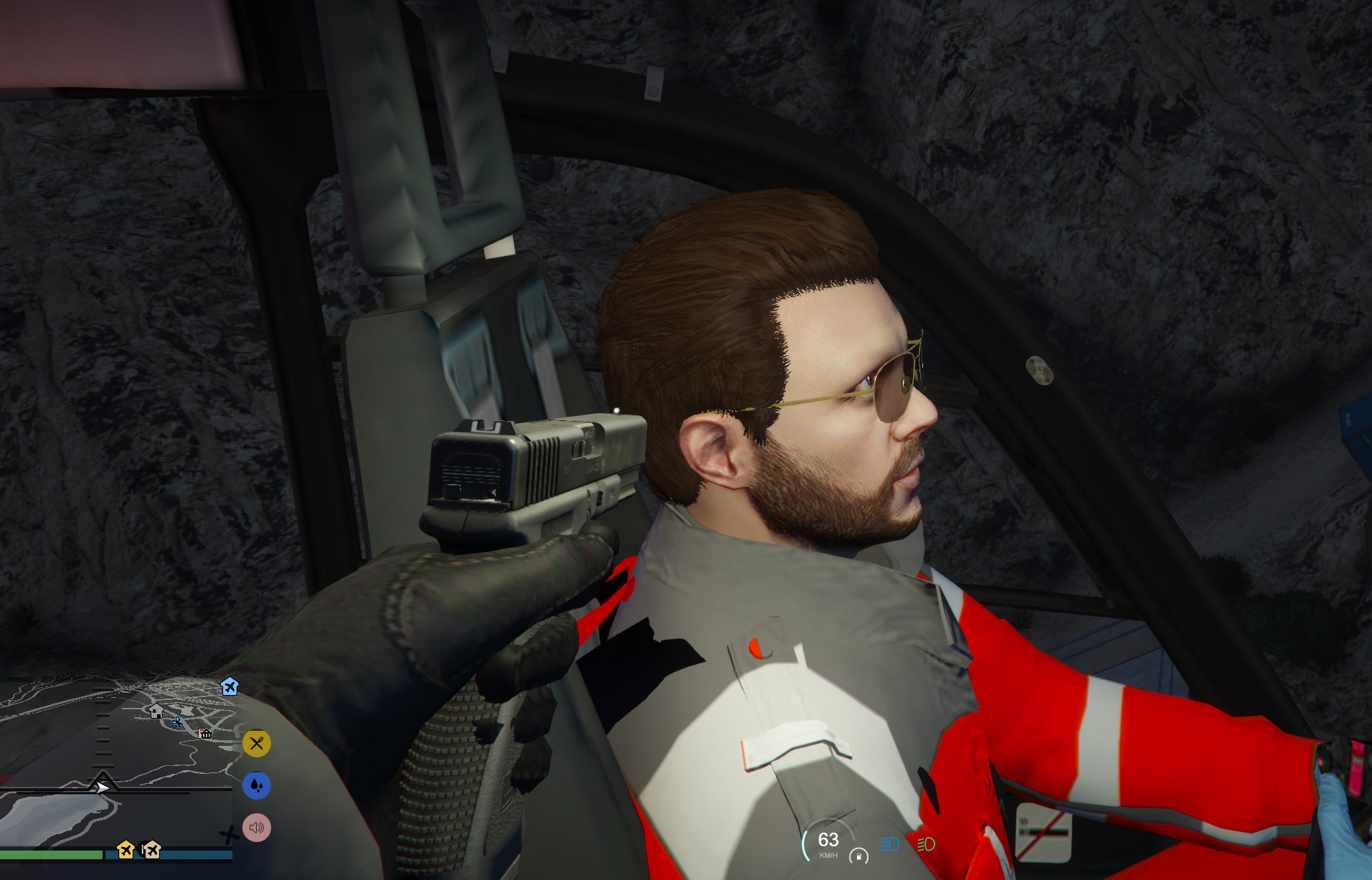
Task: Select the blue water drops thirst icon
Action: (257, 785)
